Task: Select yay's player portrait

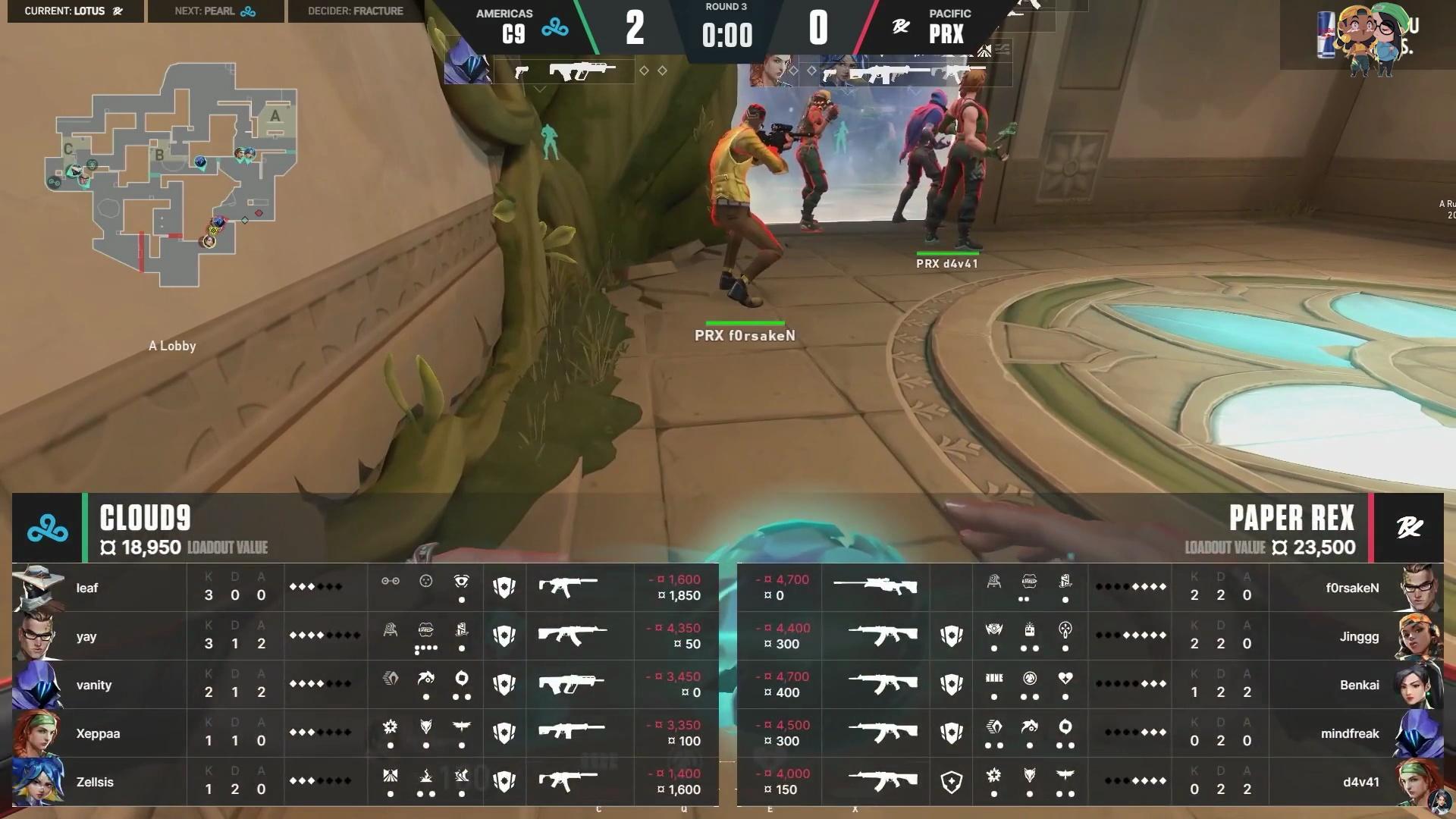Action: (x=38, y=636)
